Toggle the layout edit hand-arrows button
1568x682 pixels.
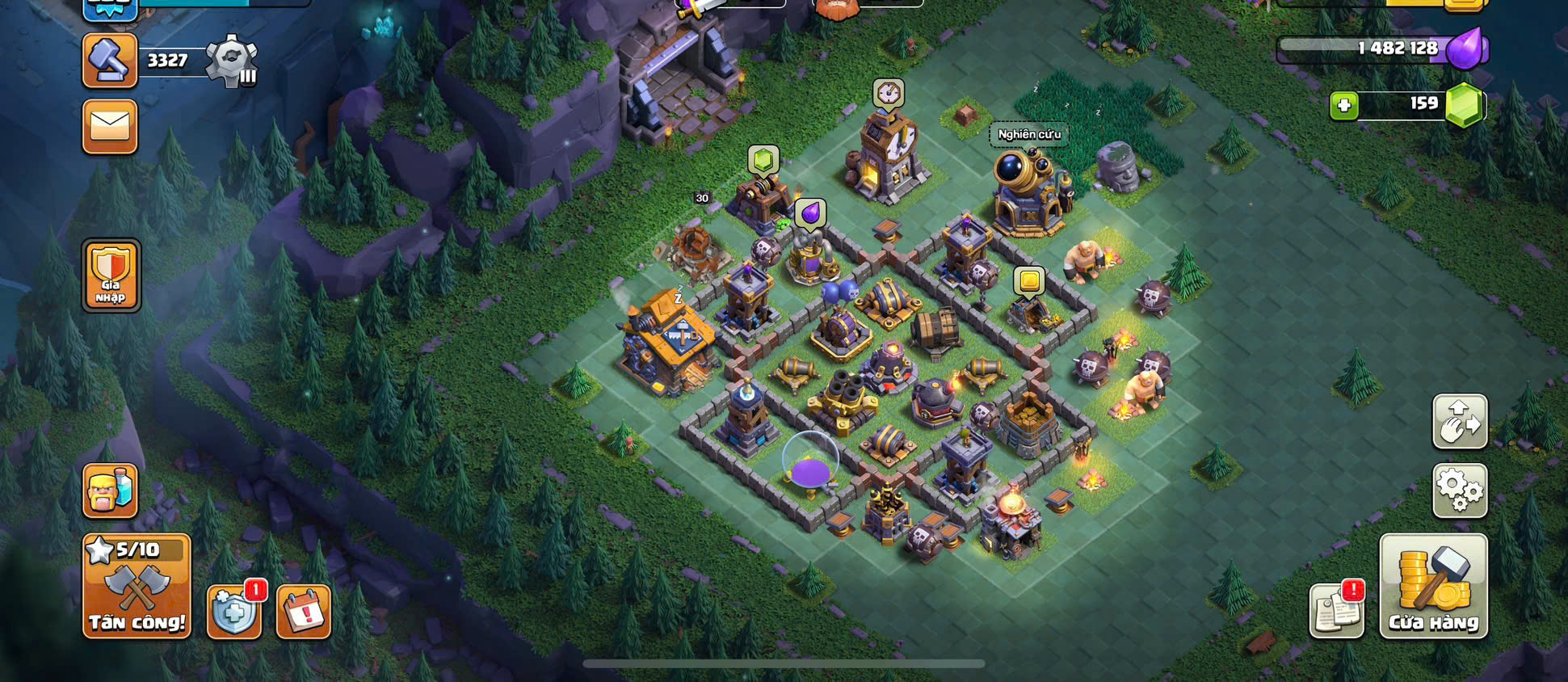pyautogui.click(x=1460, y=421)
